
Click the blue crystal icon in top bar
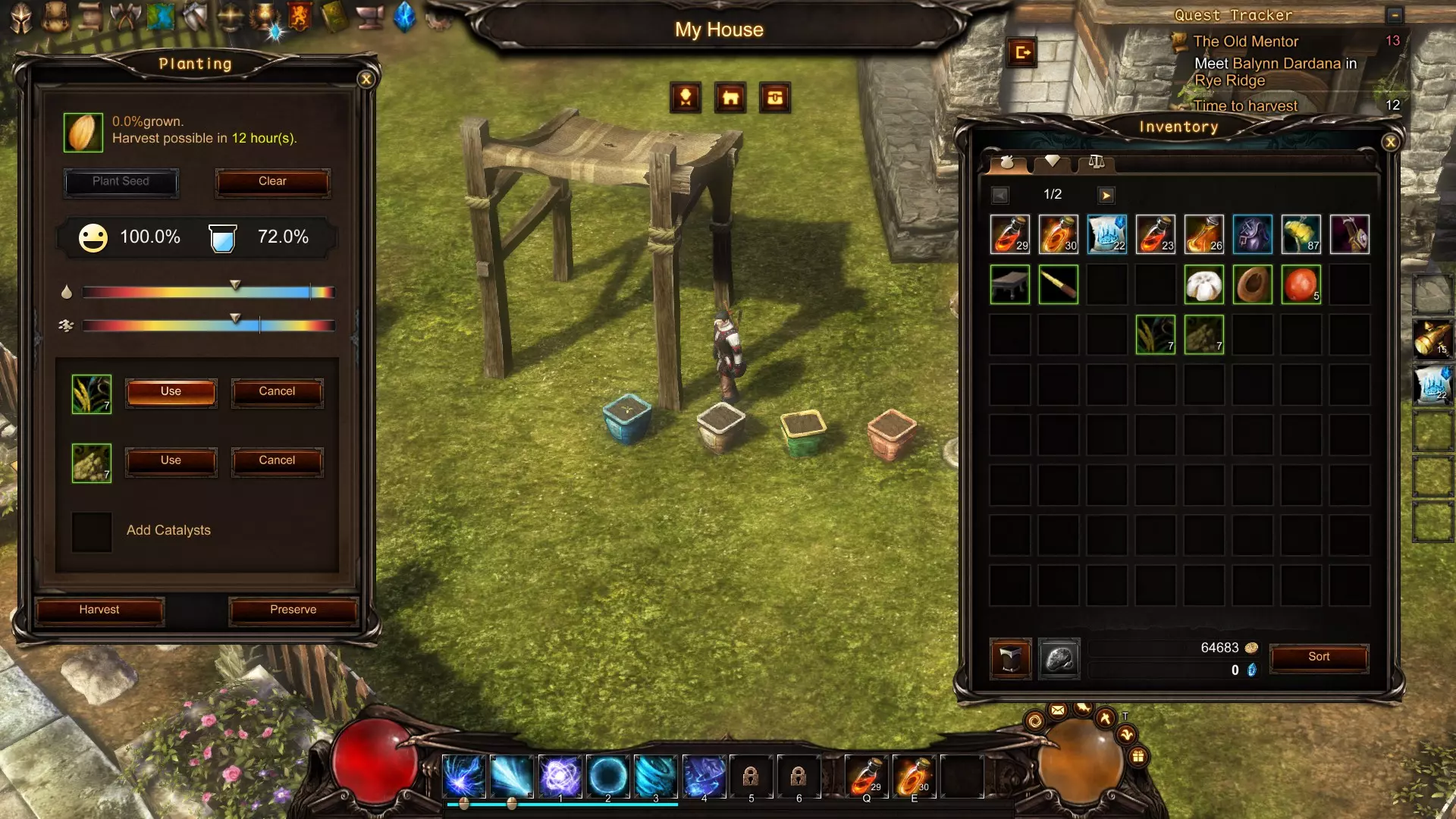coord(405,17)
